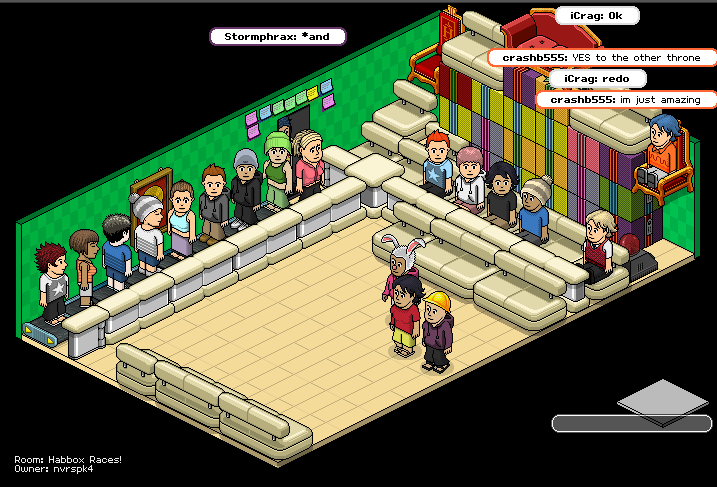717x487 pixels.
Task: Select iCrag's "Ok" chat bubble
Action: (597, 16)
